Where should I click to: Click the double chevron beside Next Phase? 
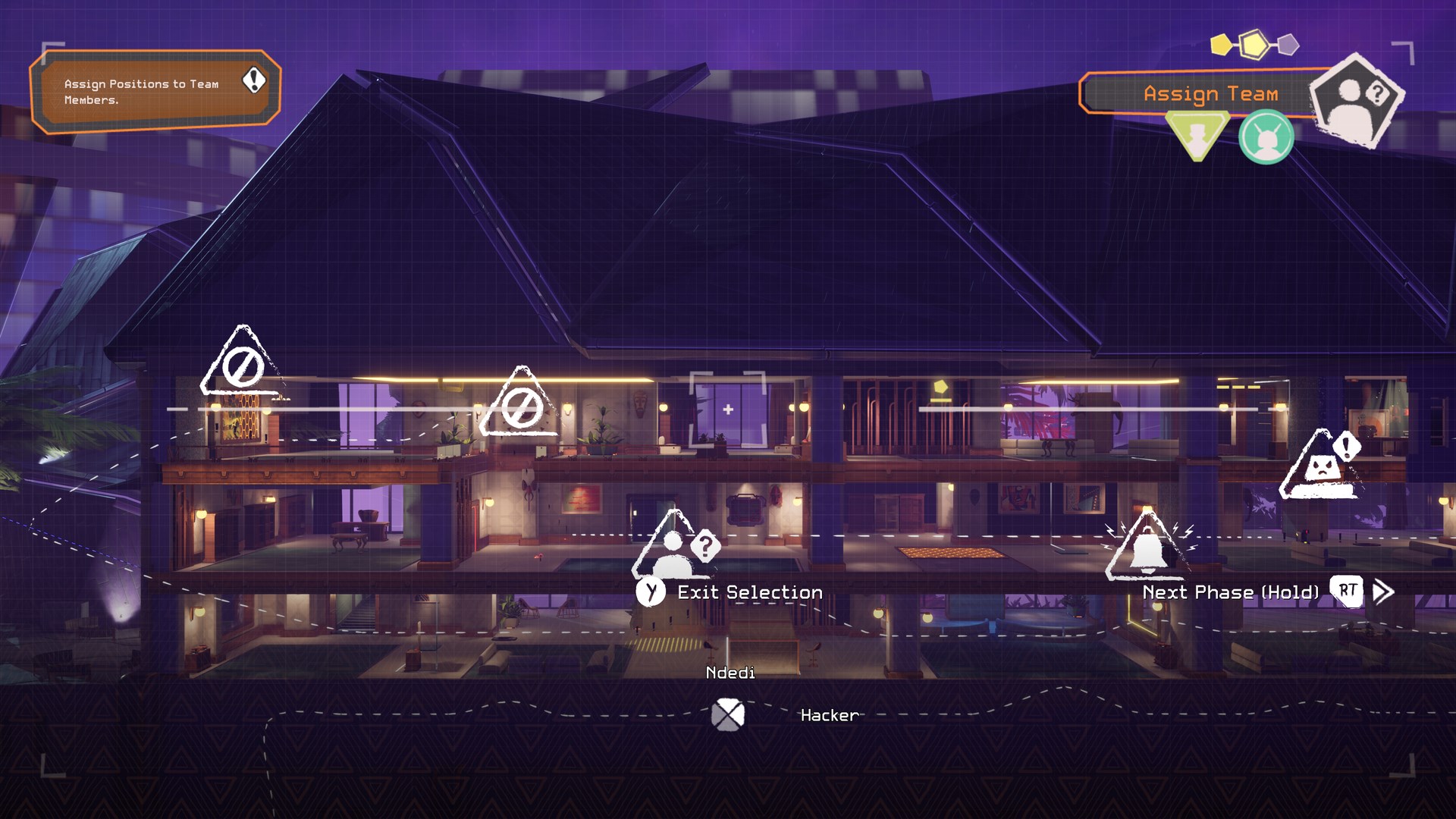pos(1385,591)
